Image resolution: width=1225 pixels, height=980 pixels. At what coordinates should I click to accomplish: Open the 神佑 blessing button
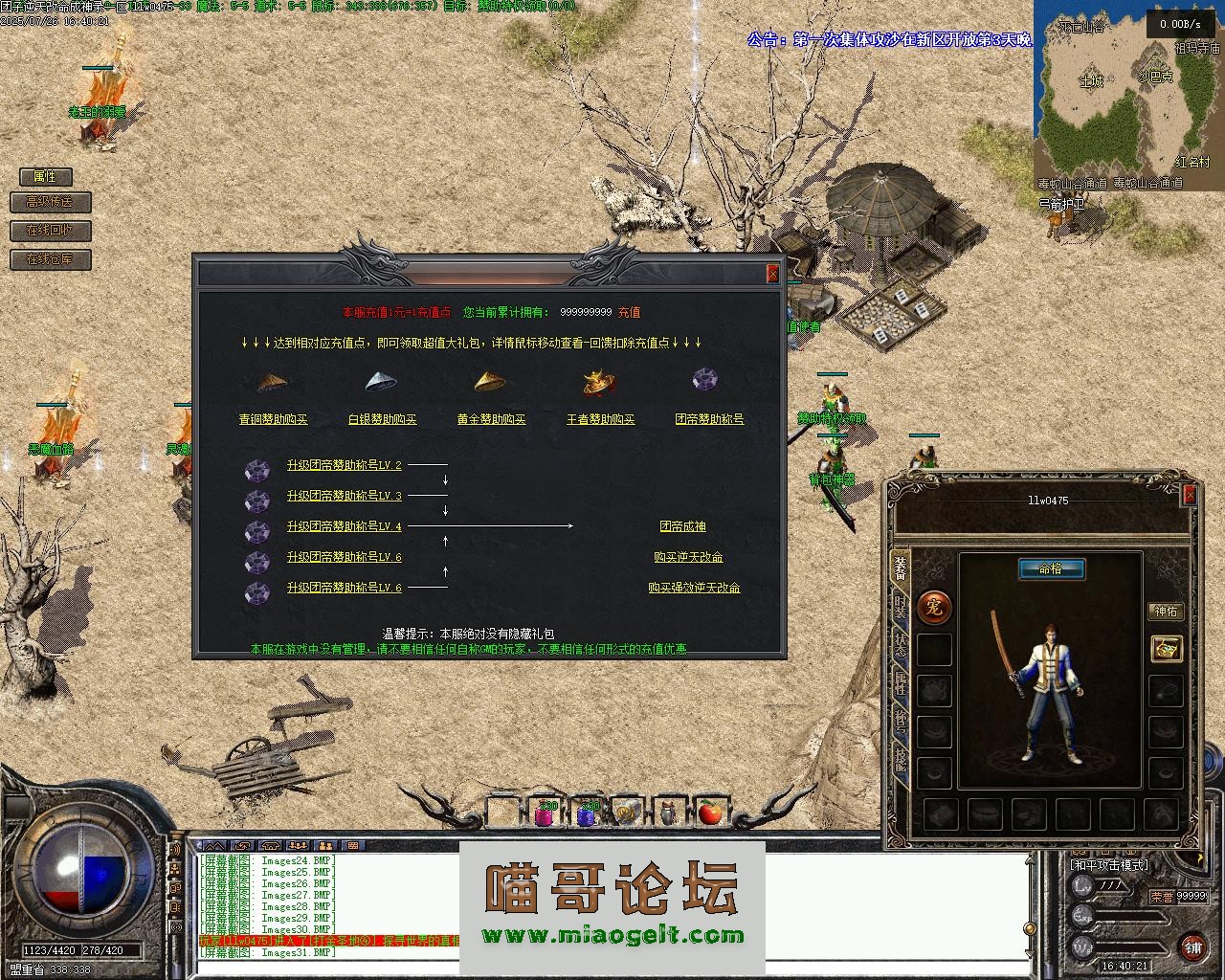1166,612
